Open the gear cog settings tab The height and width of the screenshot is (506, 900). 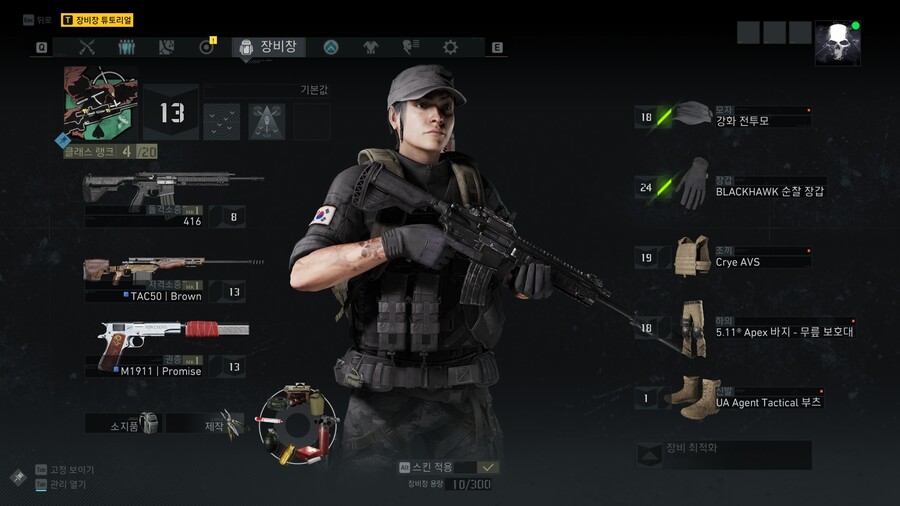pos(450,47)
